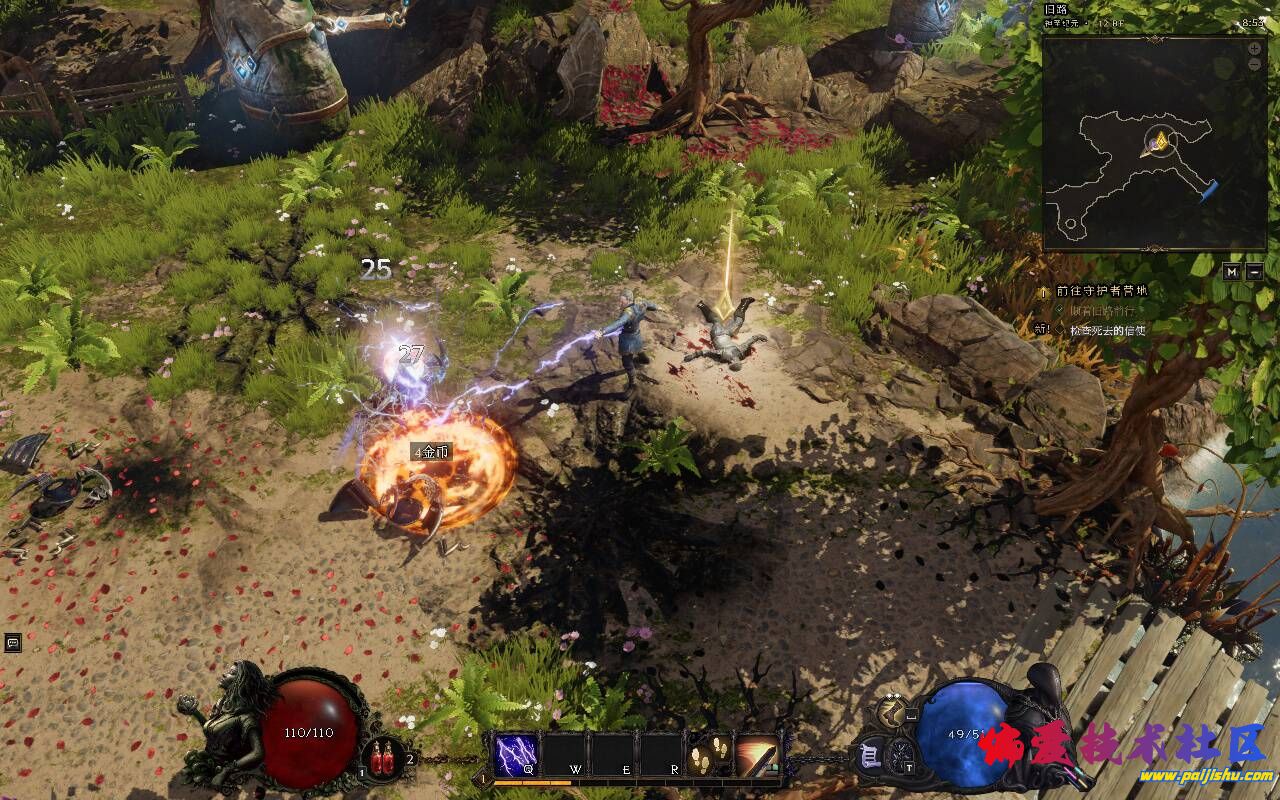Image resolution: width=1280 pixels, height=800 pixels.
Task: Open the scroll journal icon beside mana orb
Action: coord(870,755)
